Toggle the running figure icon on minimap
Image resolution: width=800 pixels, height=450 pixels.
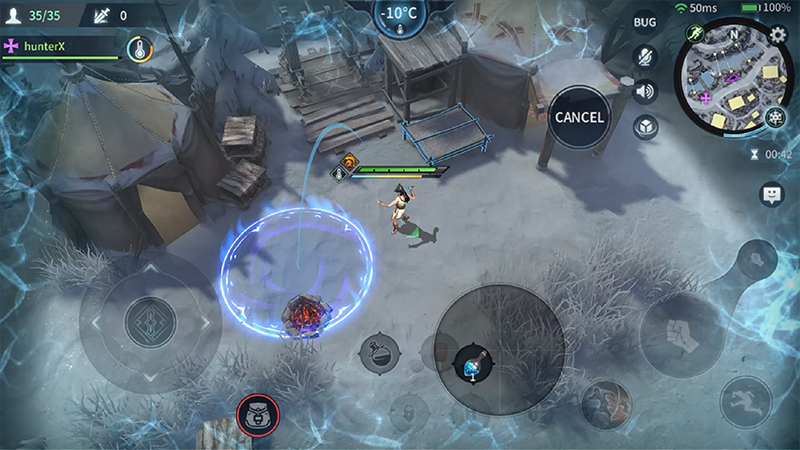(695, 34)
